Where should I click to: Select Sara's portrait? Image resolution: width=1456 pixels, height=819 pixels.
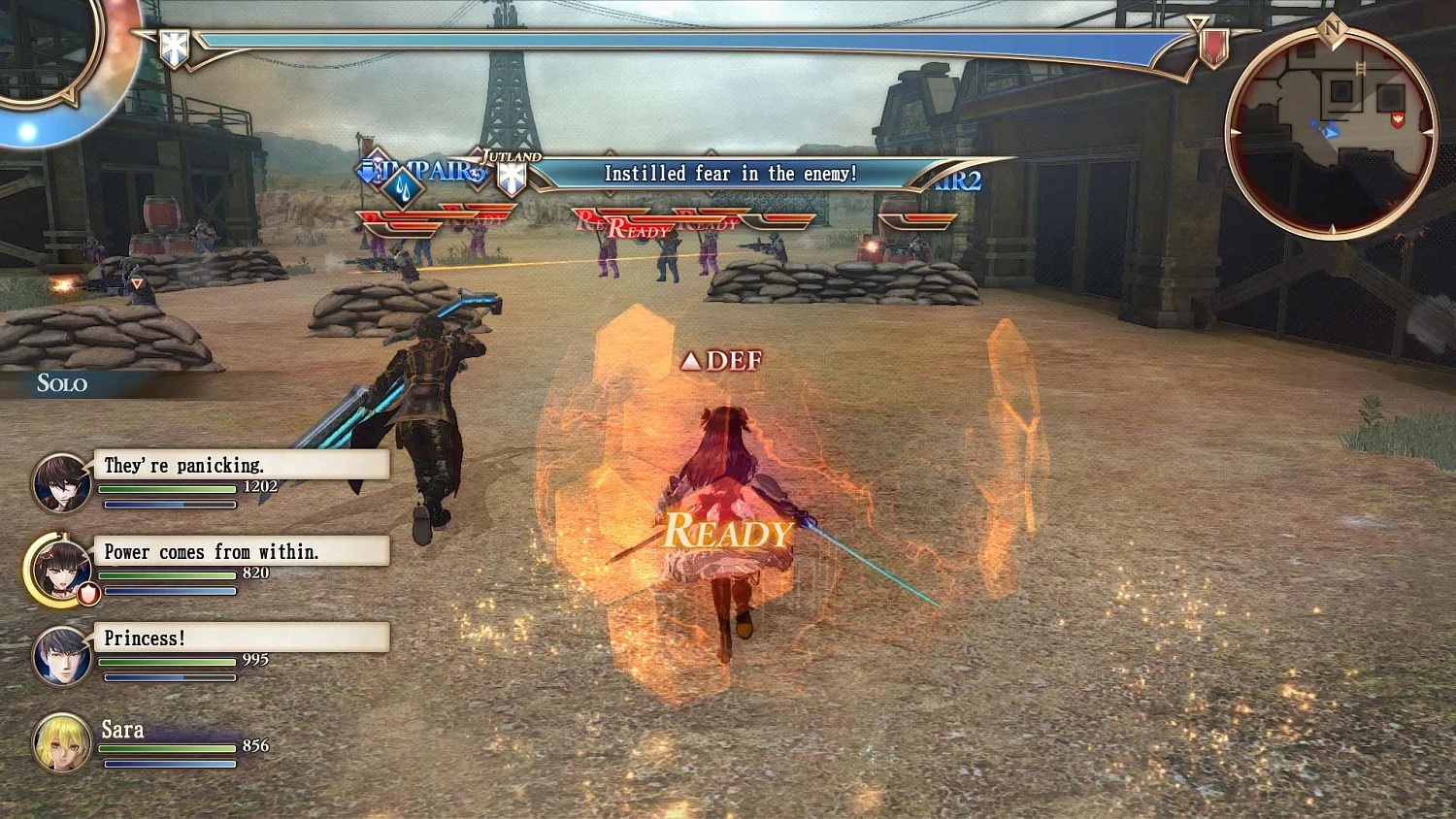click(x=62, y=744)
